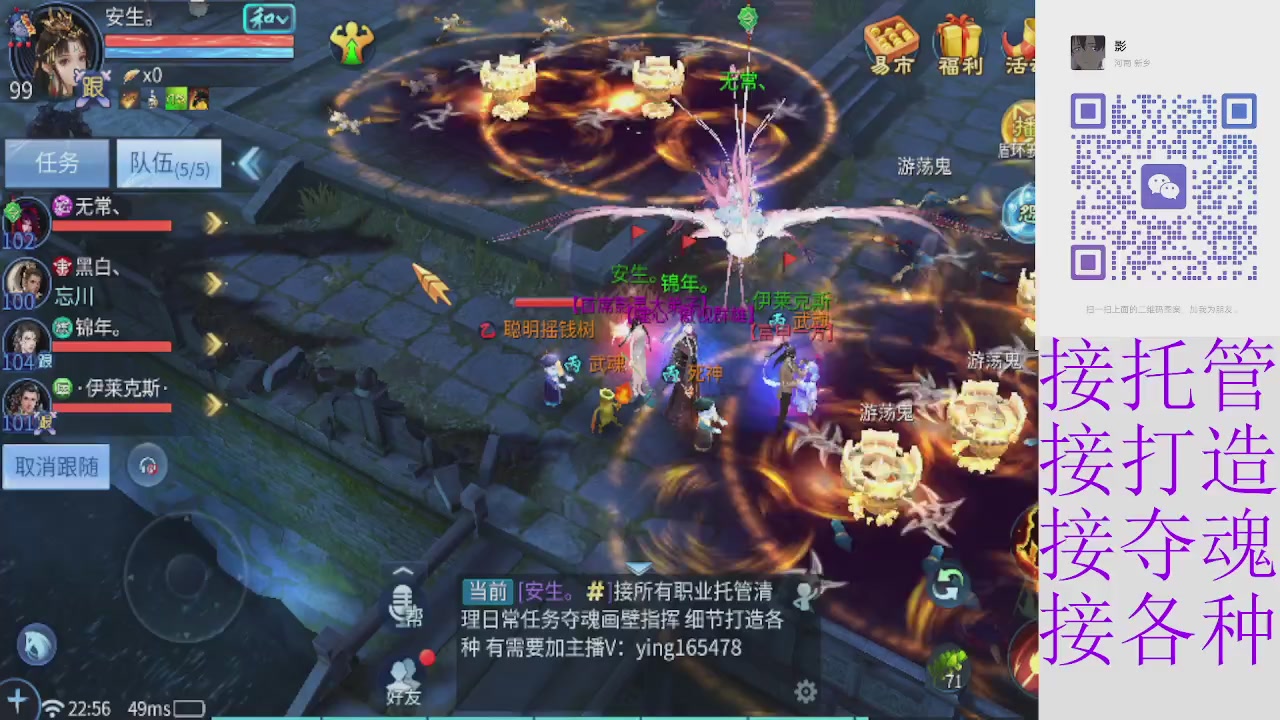
Task: Collapse the team panel with the blue chevron
Action: coord(251,165)
